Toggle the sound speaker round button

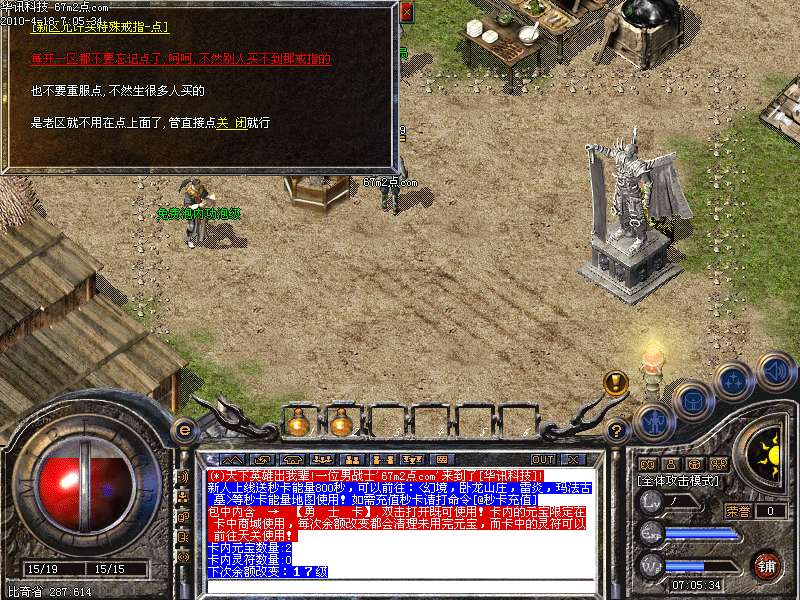coord(775,371)
